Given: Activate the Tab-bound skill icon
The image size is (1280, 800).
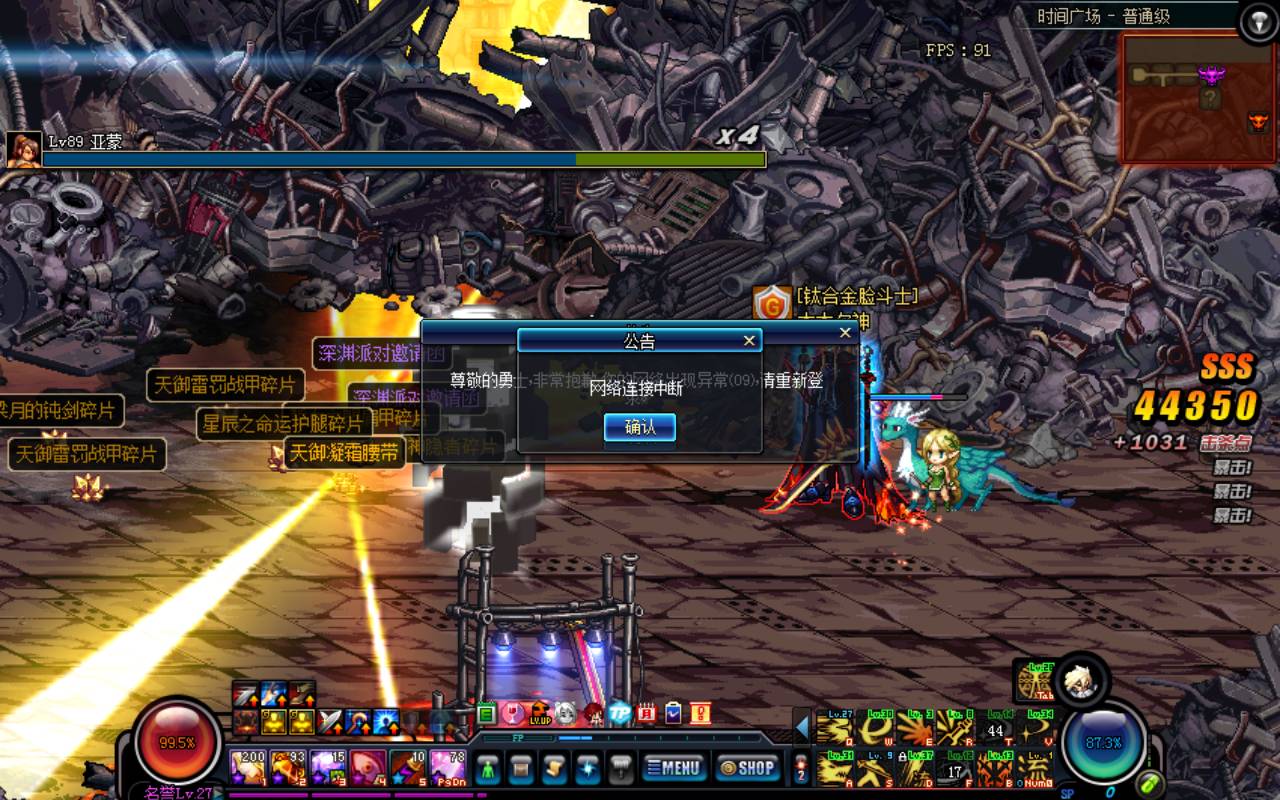Looking at the screenshot, I should 1032,681.
